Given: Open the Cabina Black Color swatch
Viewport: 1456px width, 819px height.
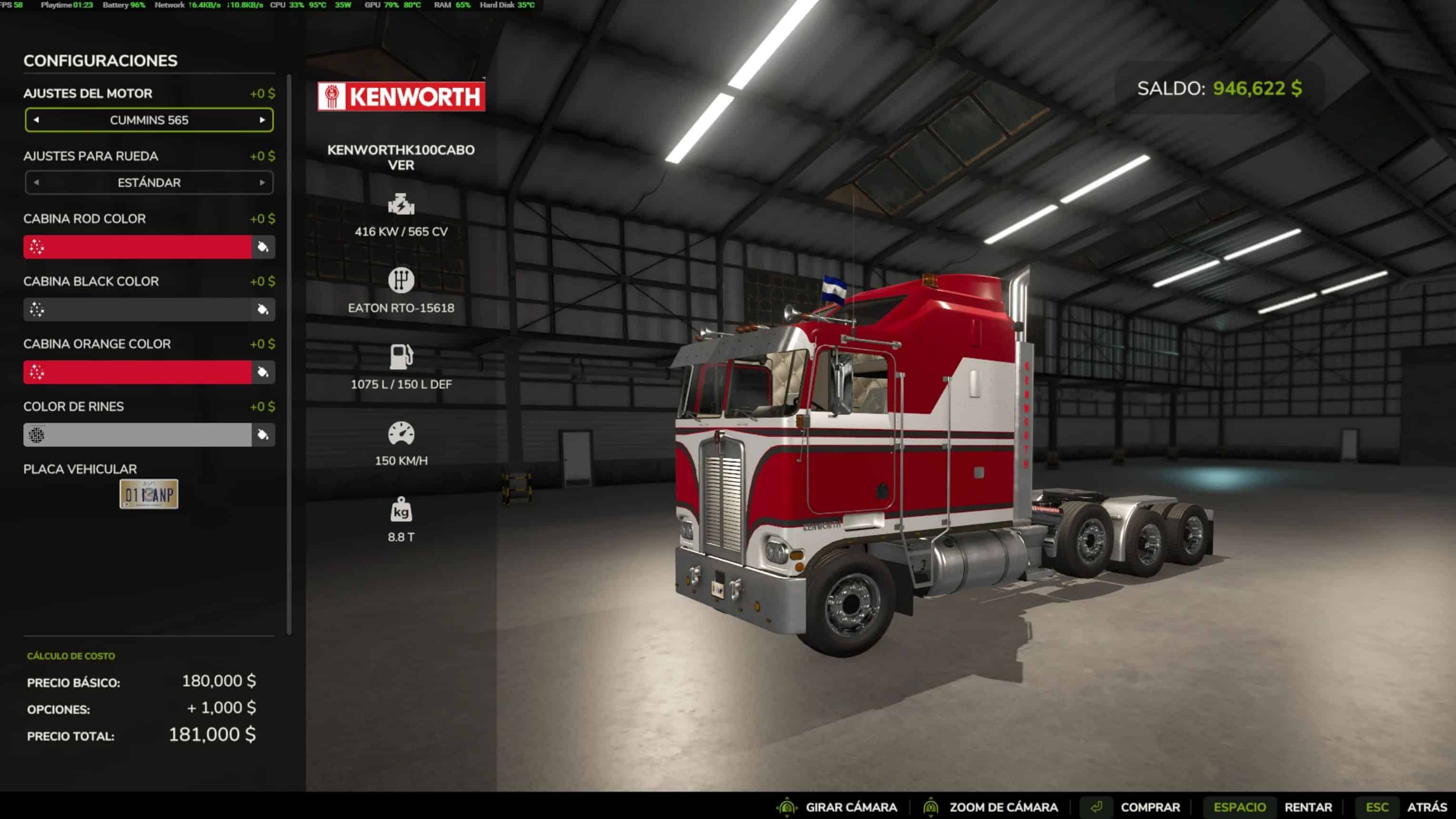Looking at the screenshot, I should [137, 310].
